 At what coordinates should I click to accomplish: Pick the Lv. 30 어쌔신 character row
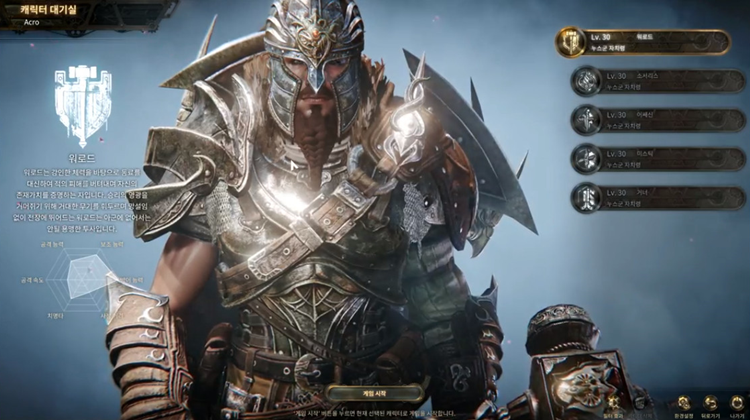point(660,120)
